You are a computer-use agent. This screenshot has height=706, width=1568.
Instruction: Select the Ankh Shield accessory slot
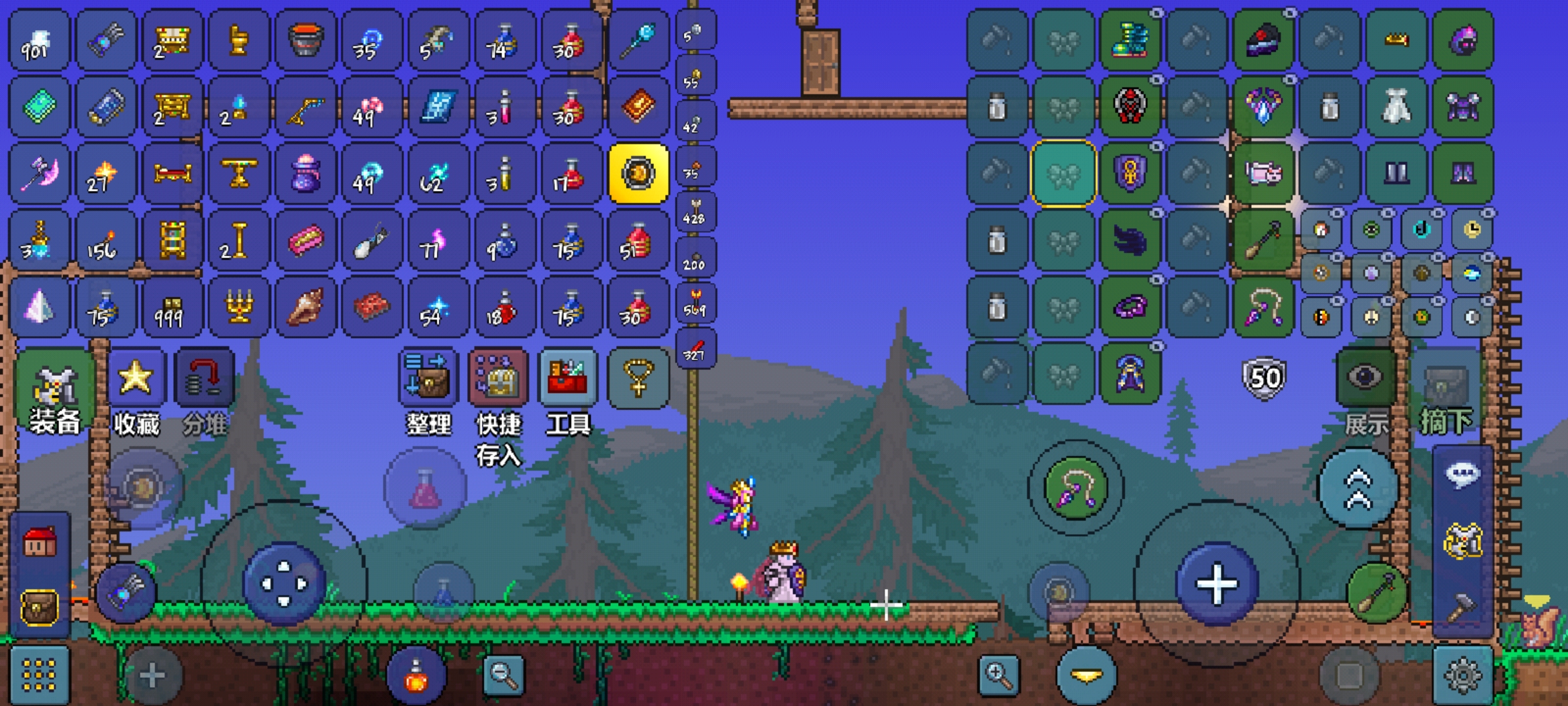(x=1130, y=174)
